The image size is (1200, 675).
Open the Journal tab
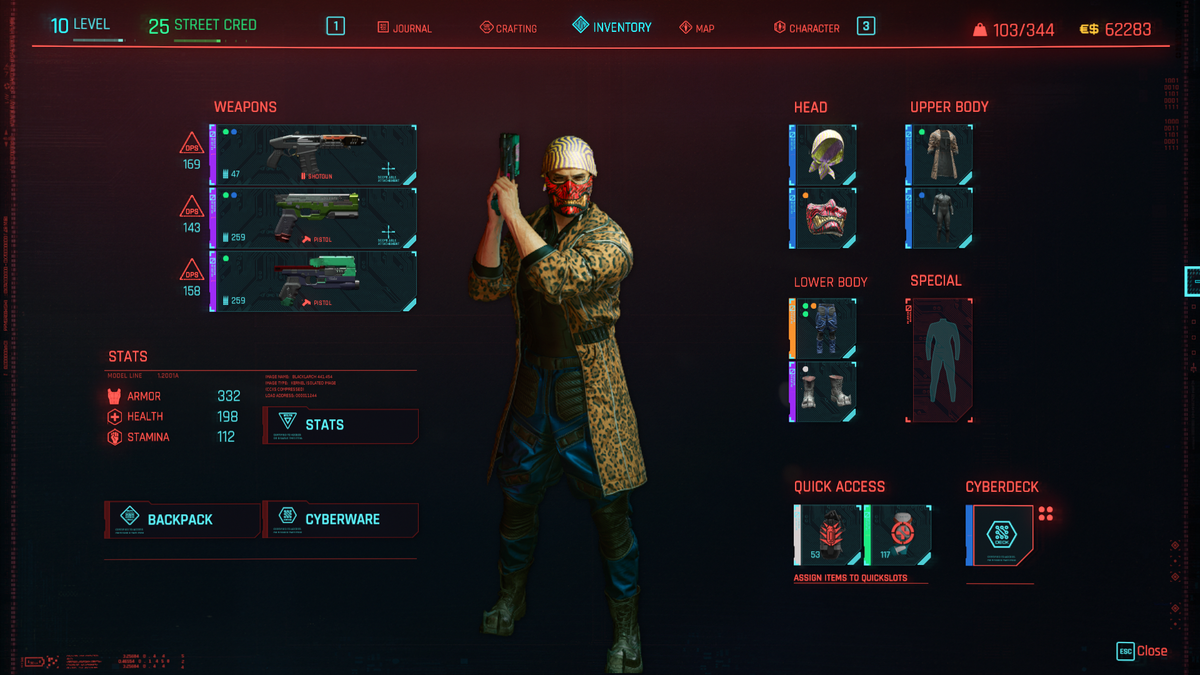pos(405,28)
